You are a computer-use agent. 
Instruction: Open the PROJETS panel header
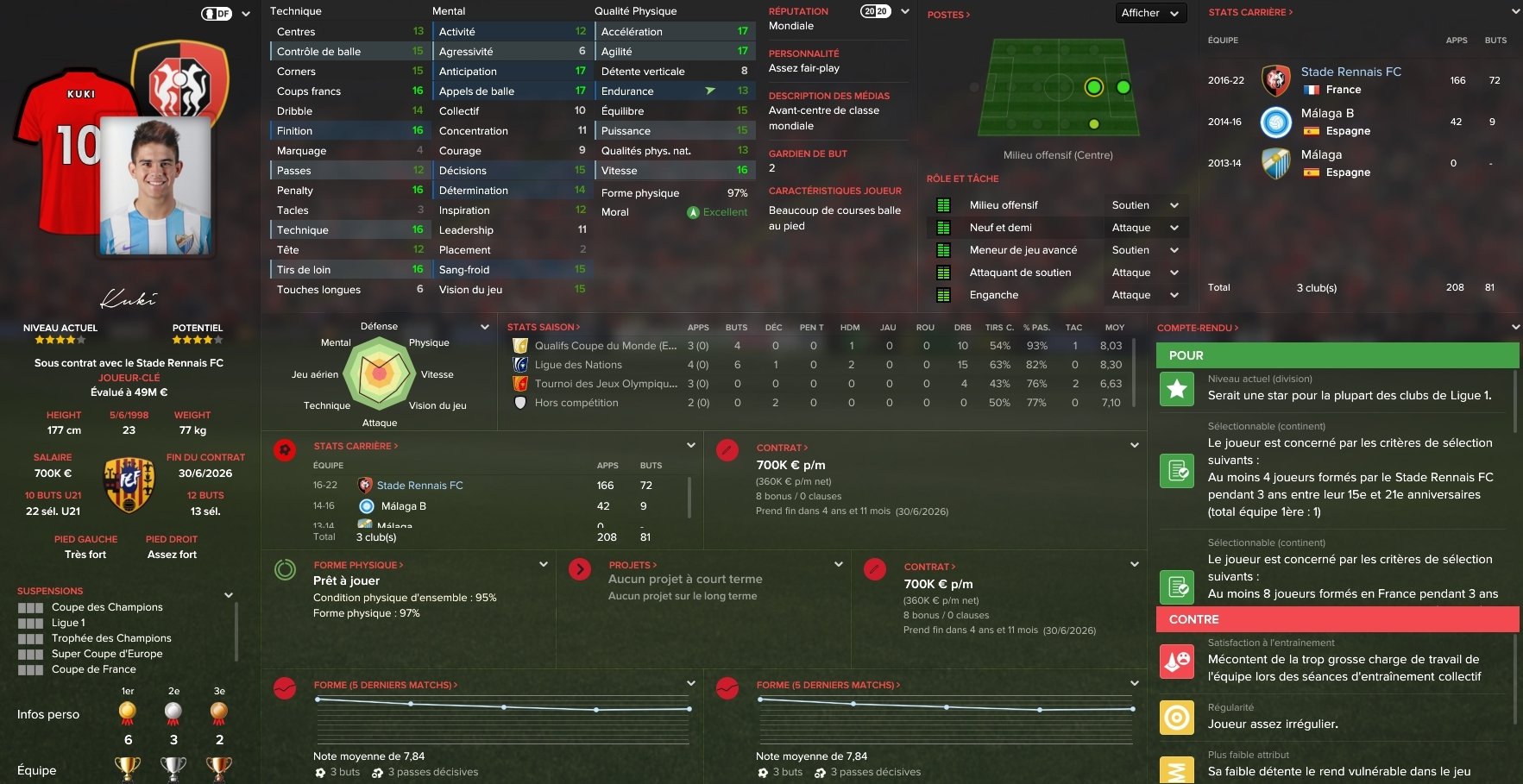point(632,565)
